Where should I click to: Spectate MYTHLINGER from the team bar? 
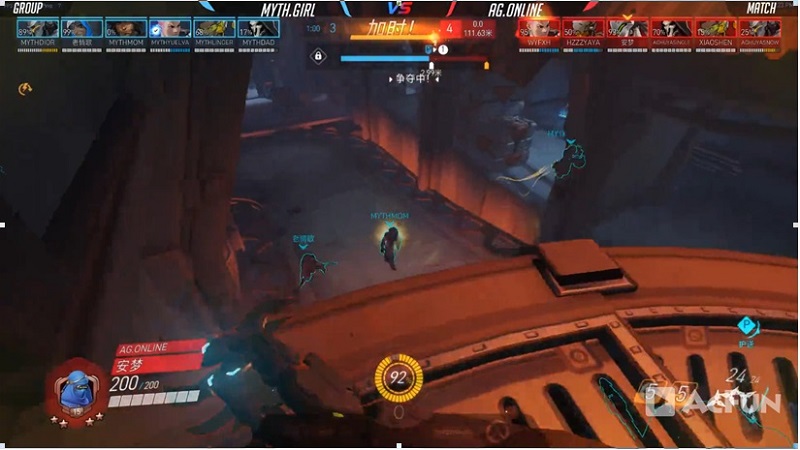click(214, 28)
